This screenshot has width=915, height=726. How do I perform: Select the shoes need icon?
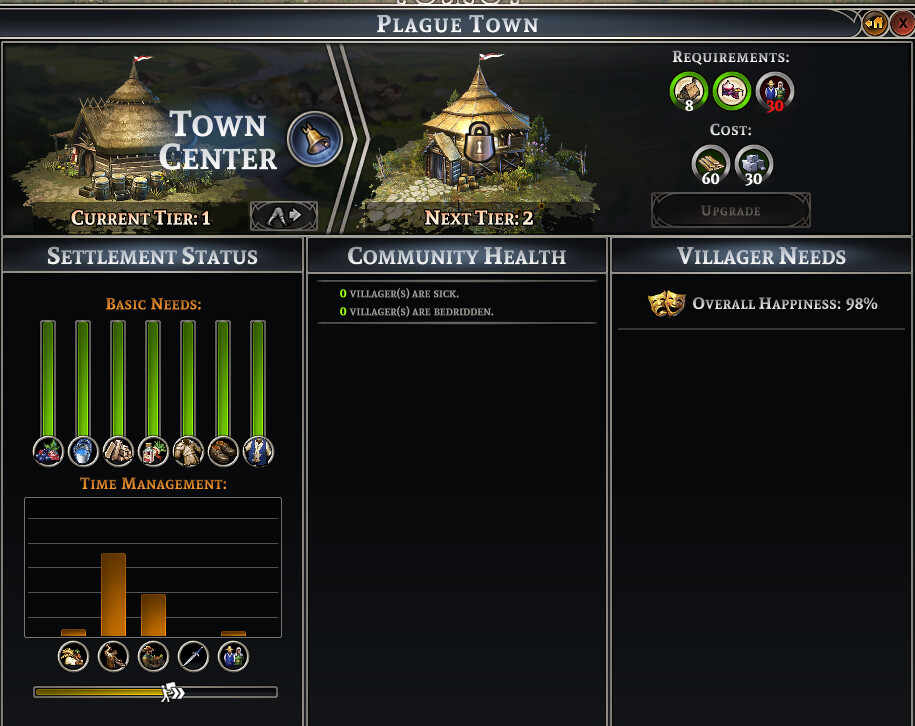(x=223, y=452)
